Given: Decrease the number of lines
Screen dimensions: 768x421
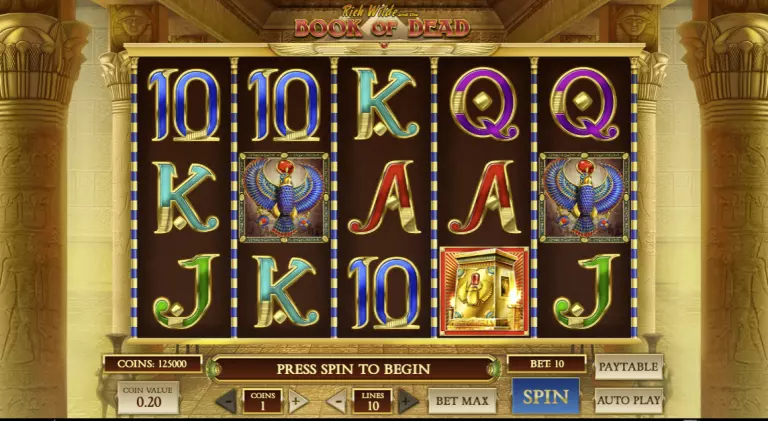Looking at the screenshot, I should point(337,402).
